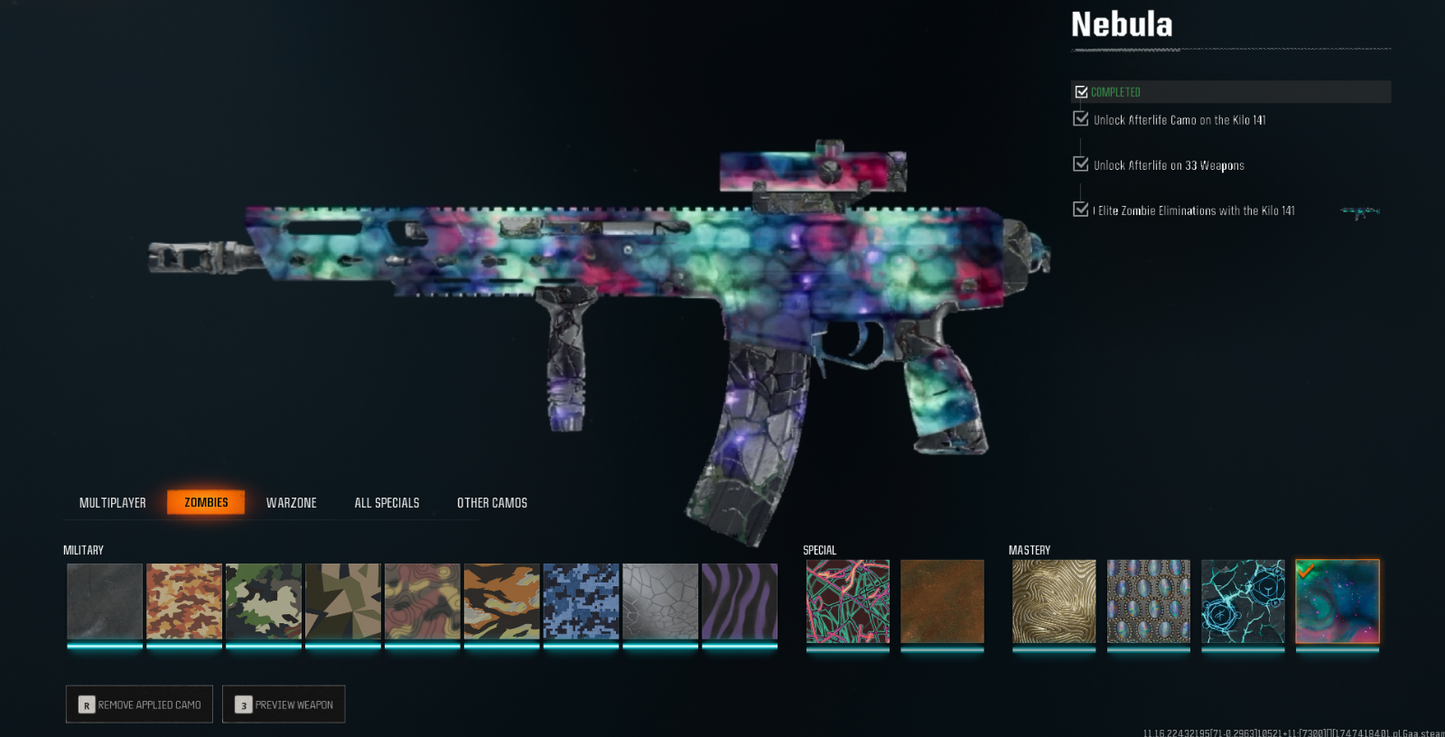Choose the neon vines Special camo
Viewport: 1445px width, 737px height.
[847, 602]
